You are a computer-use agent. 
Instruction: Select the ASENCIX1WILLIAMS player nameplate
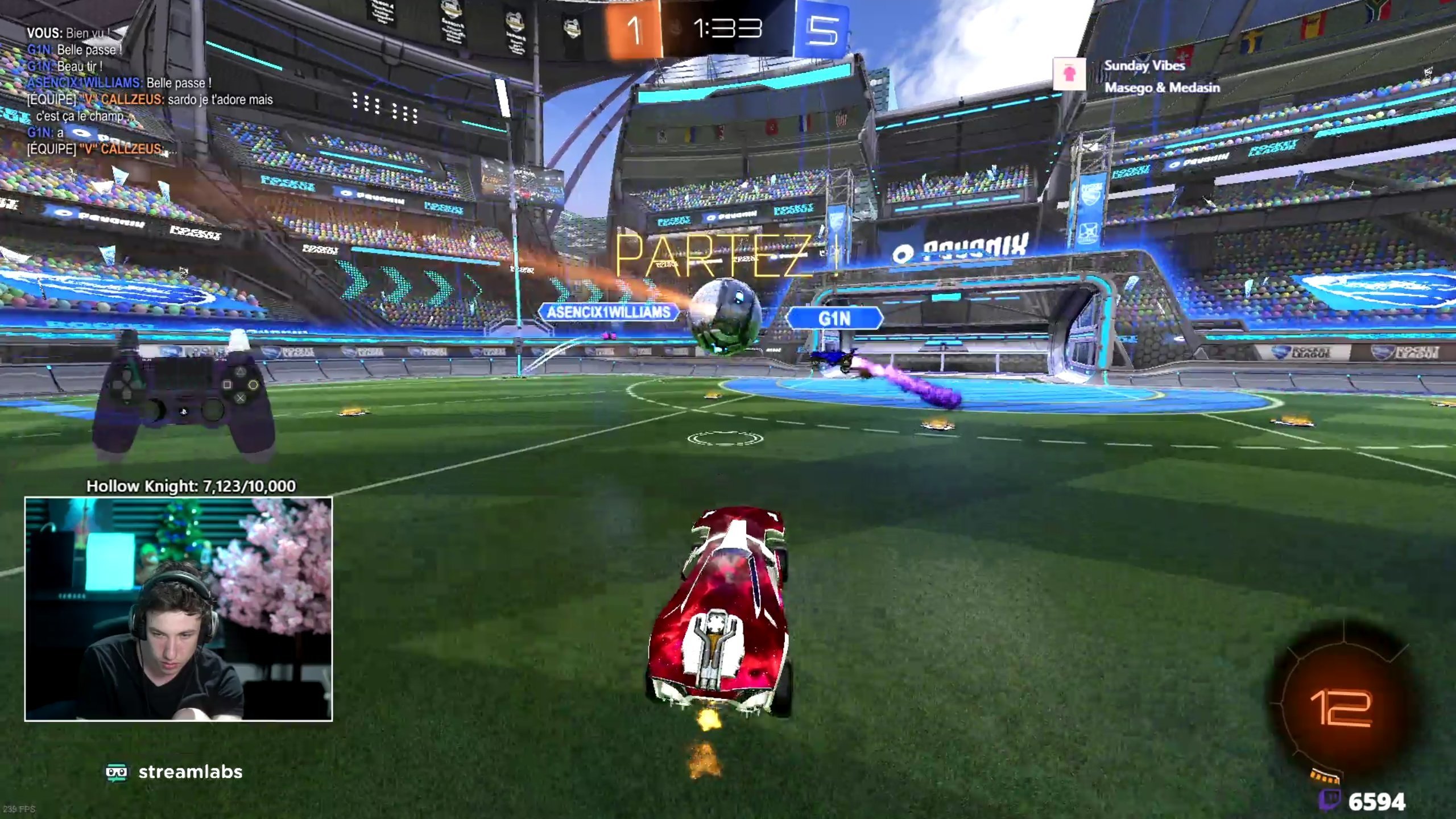[608, 312]
